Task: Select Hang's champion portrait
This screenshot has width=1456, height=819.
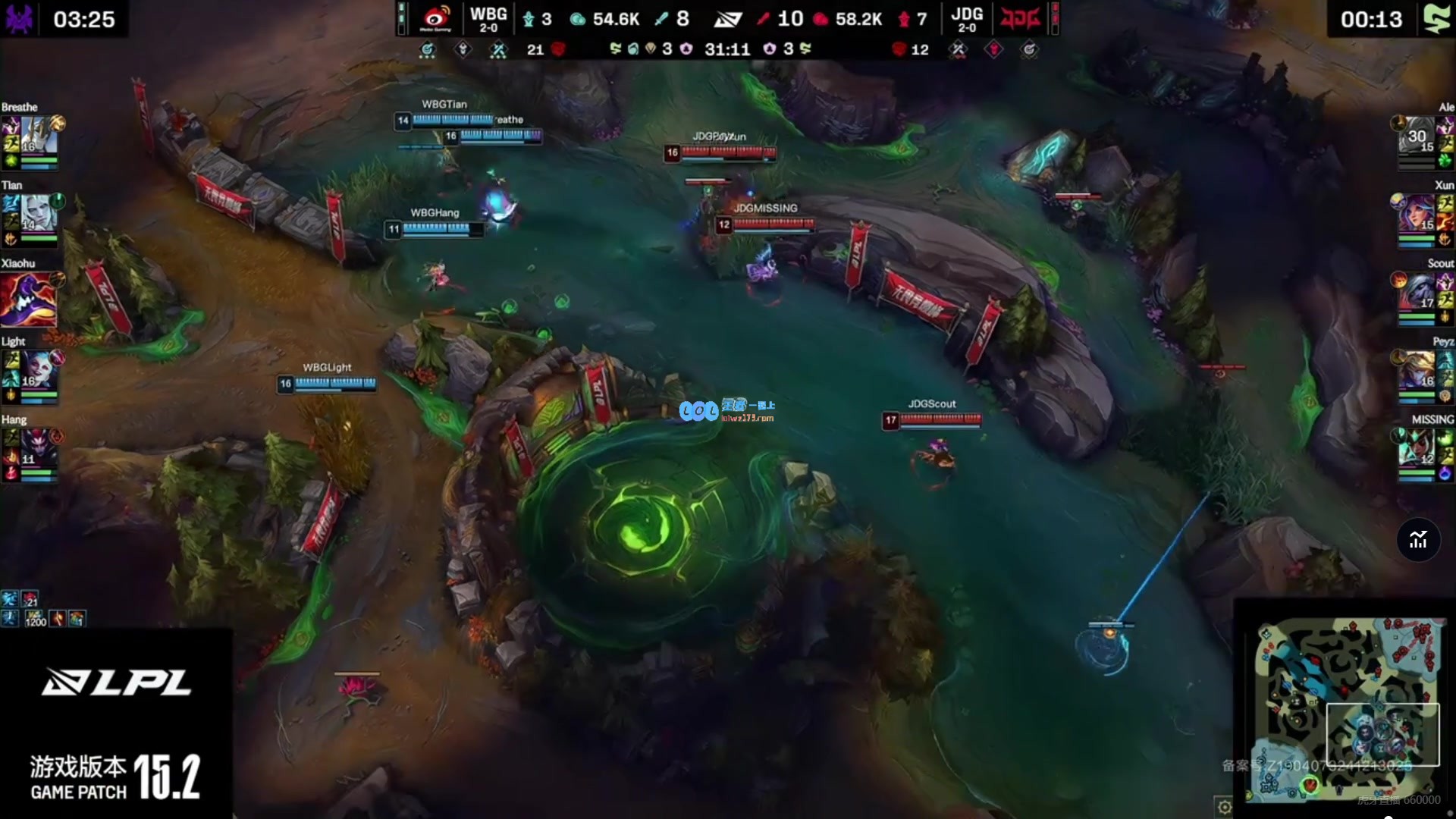Action: [39, 448]
